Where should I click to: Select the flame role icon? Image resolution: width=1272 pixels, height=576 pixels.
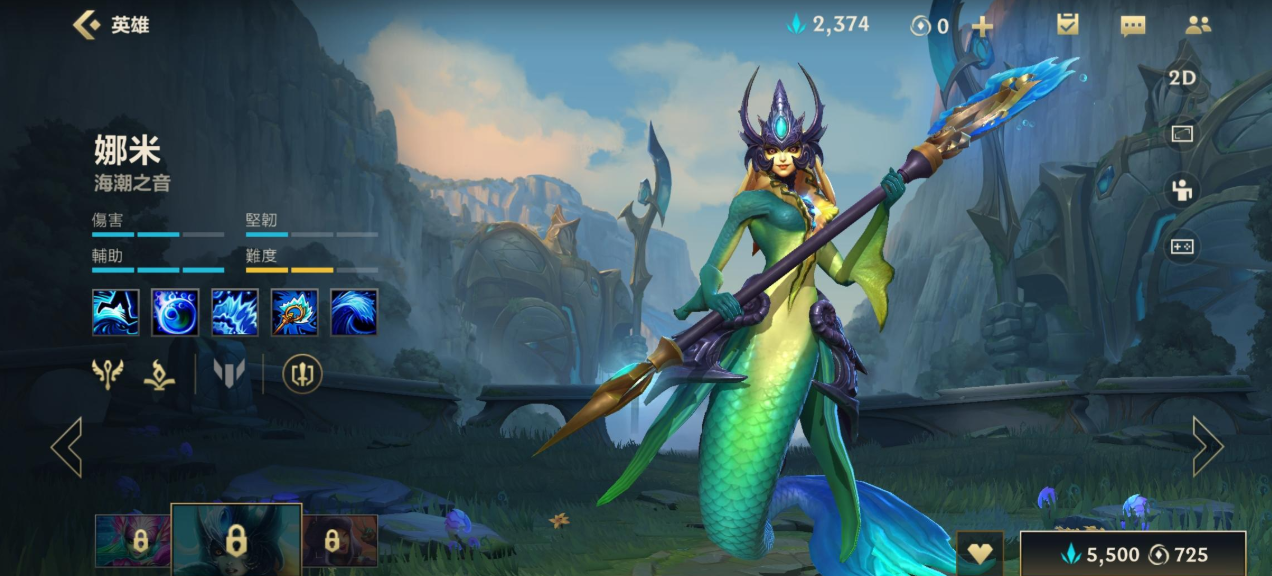click(160, 374)
